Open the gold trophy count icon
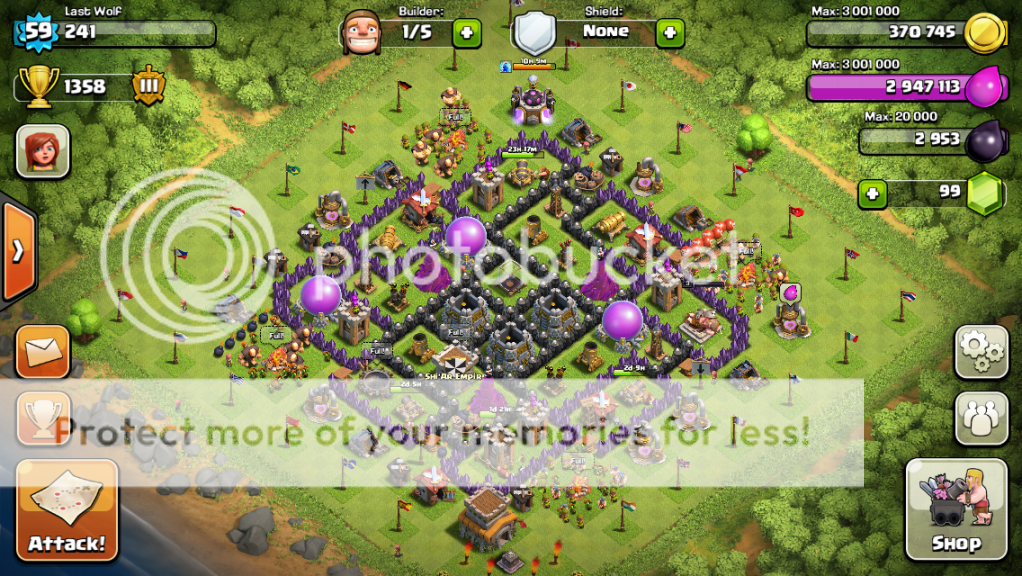 click(38, 86)
